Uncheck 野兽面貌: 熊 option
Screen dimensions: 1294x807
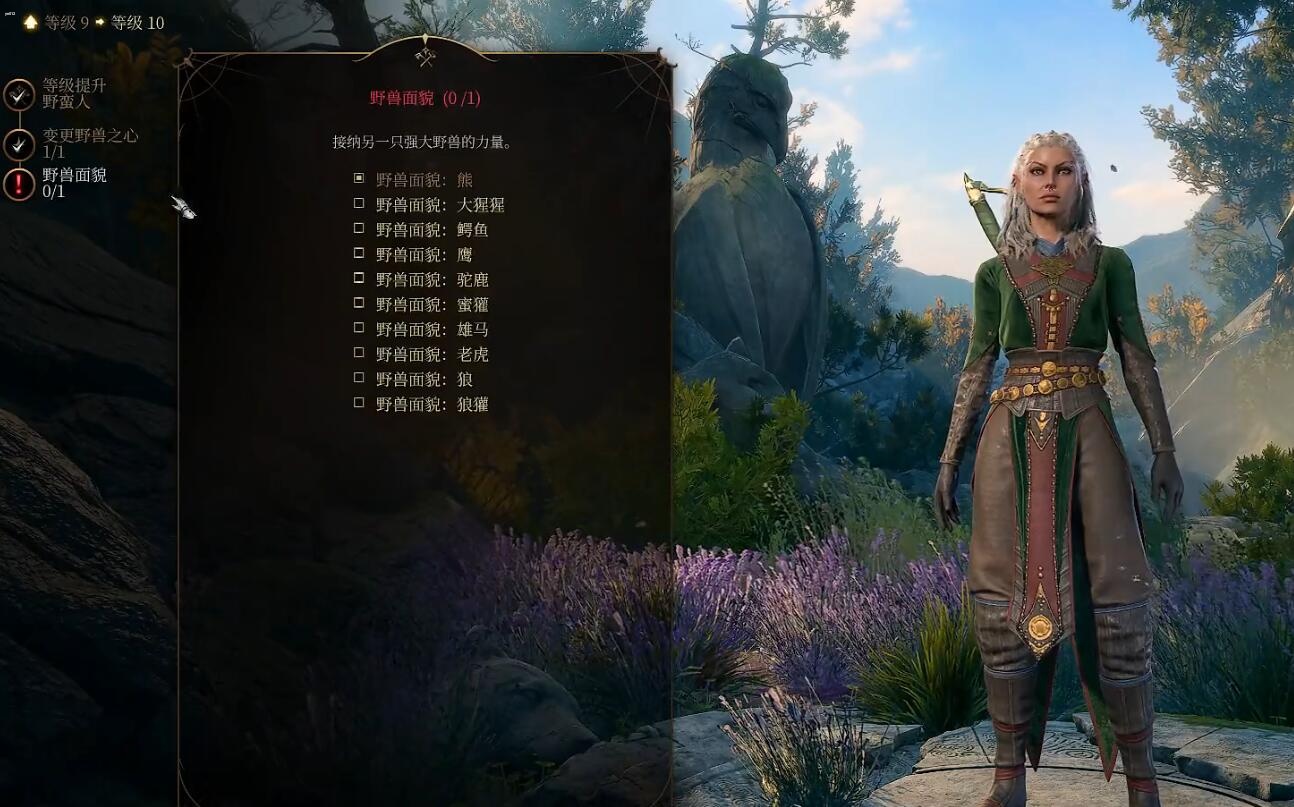pyautogui.click(x=358, y=178)
